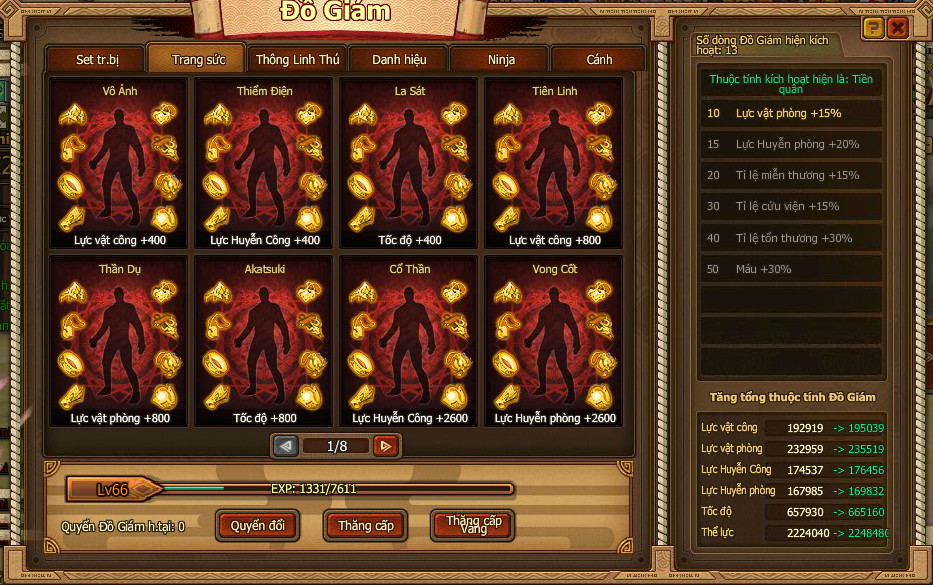
Task: Select the Vô Ảnh jewelry set card
Action: 119,163
